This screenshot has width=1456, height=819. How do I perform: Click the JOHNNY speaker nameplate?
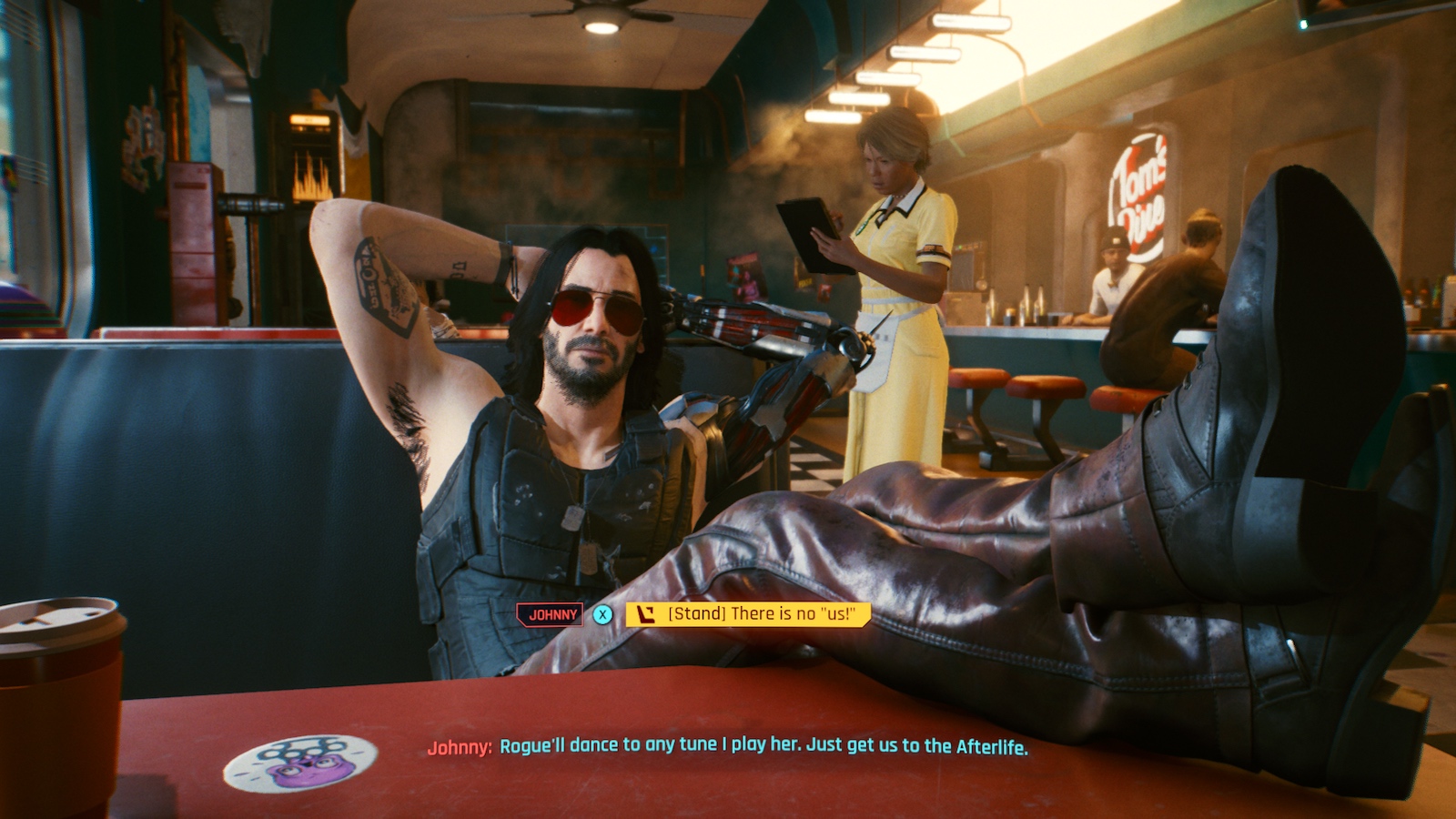pos(550,614)
